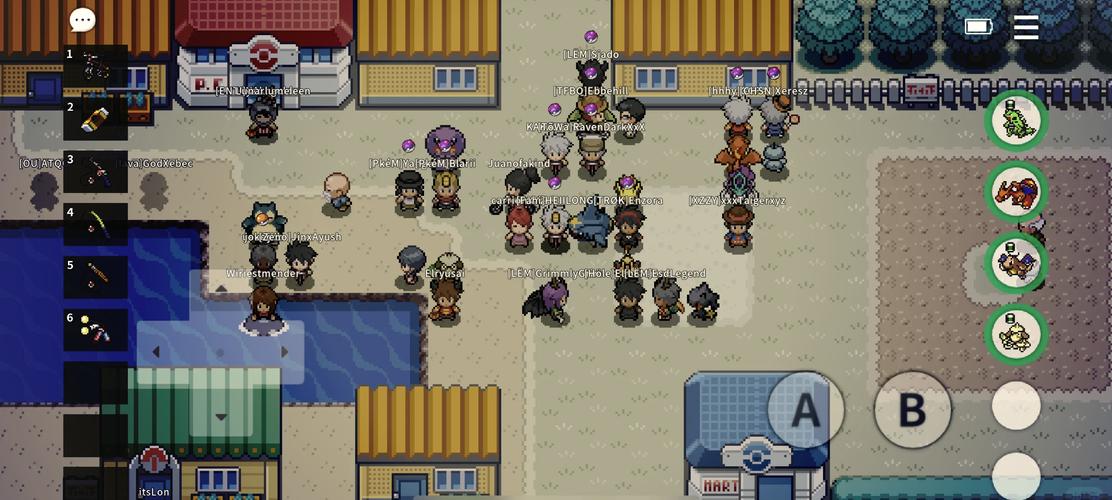The image size is (1112, 500).
Task: Select the item in hotbar slot 2
Action: click(96, 119)
